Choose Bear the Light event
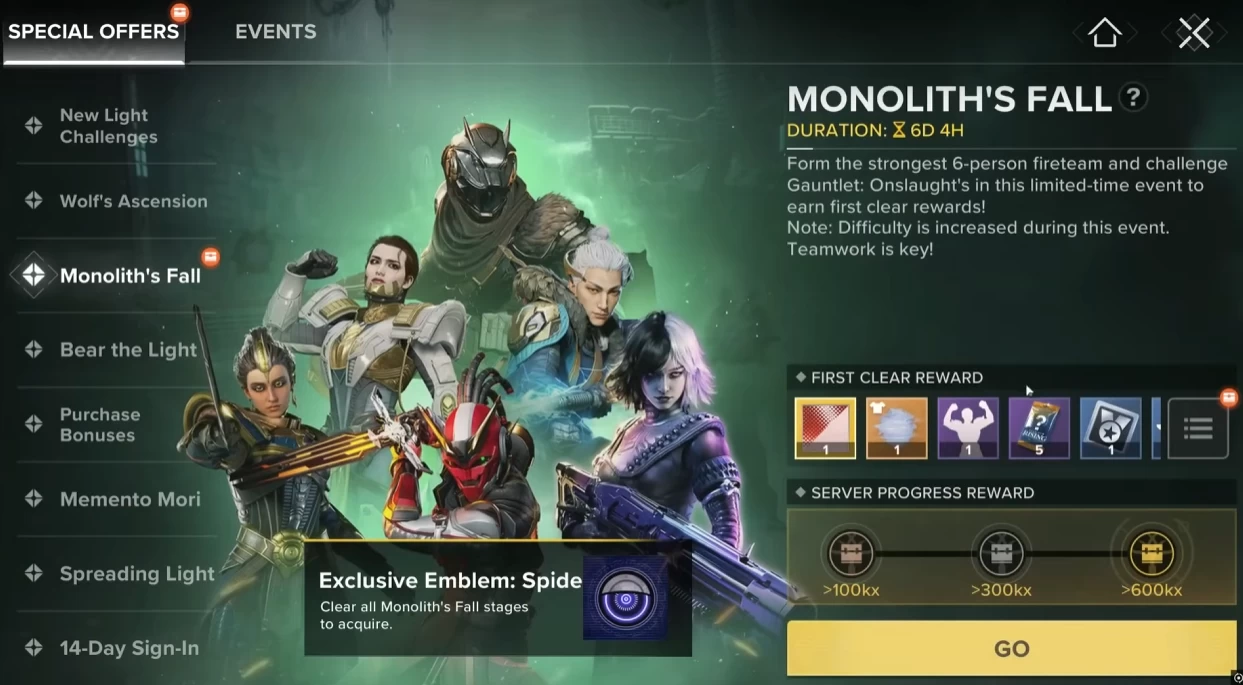This screenshot has height=685, width=1243. coord(128,350)
